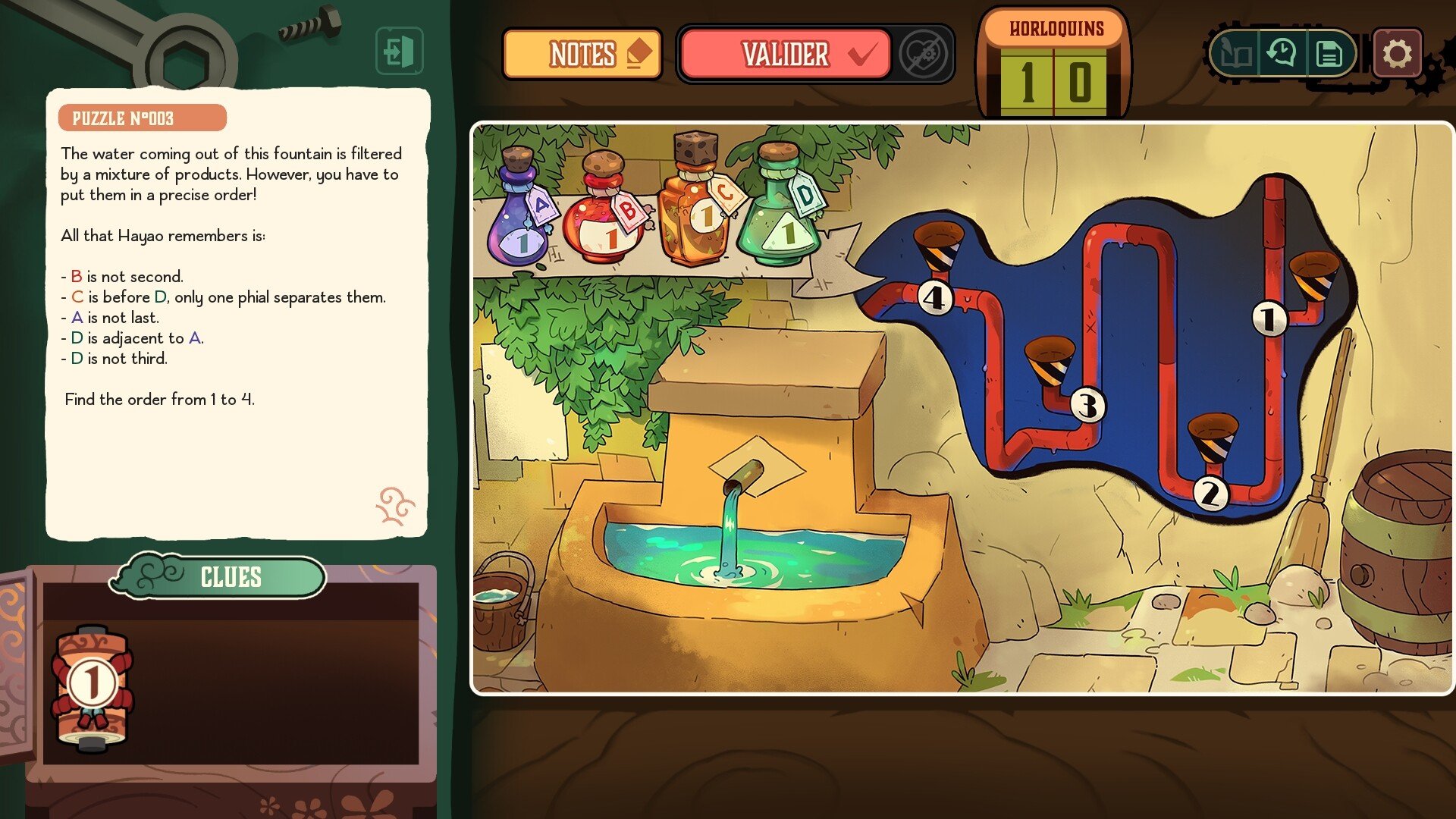1456x819 pixels.
Task: Exit the puzzle with door icon
Action: (x=399, y=52)
